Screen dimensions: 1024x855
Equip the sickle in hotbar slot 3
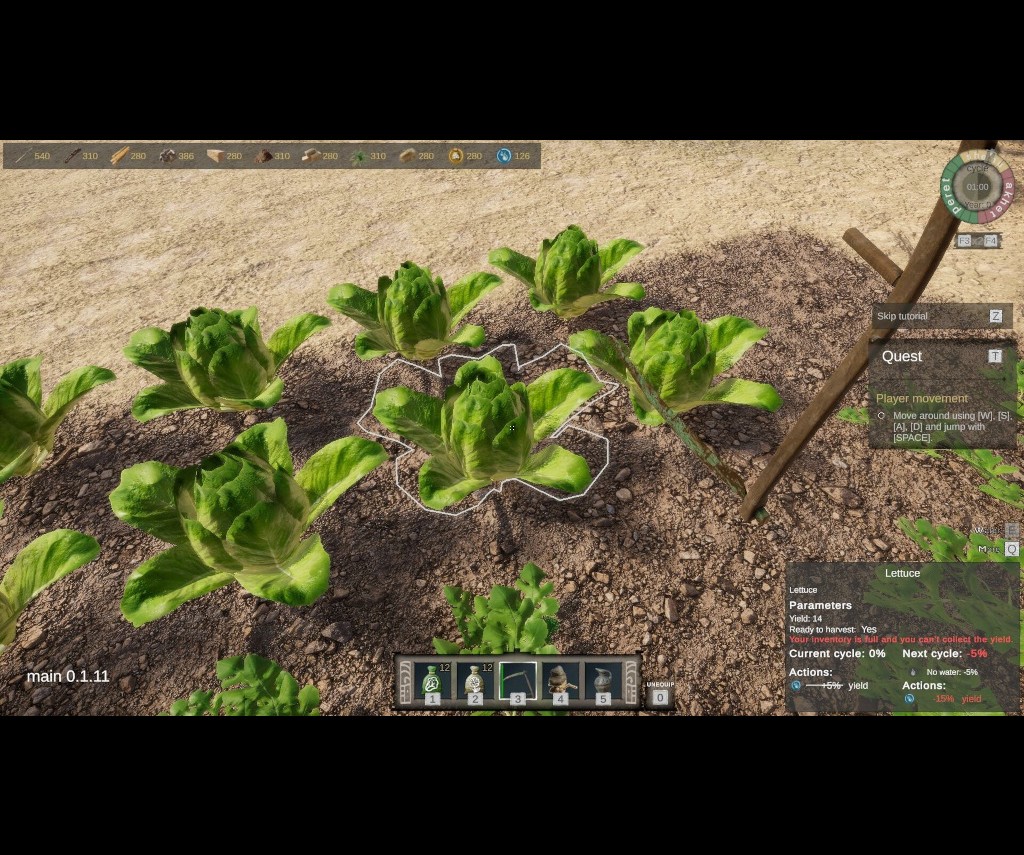coord(518,682)
